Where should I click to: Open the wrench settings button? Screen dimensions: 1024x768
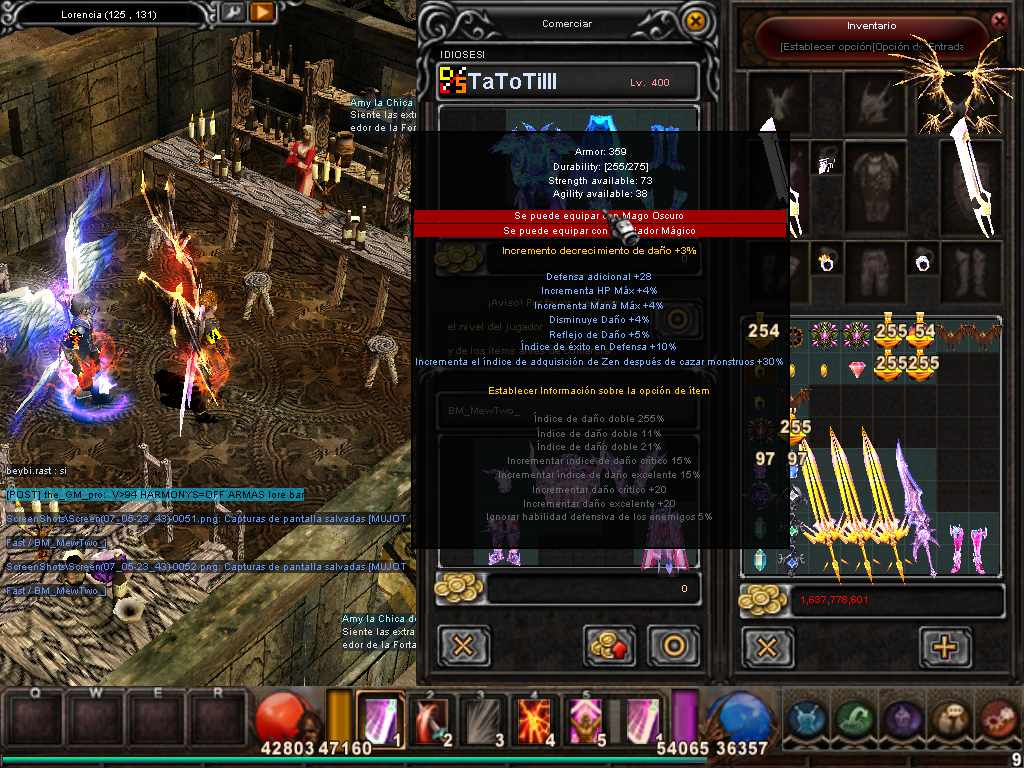tap(231, 13)
